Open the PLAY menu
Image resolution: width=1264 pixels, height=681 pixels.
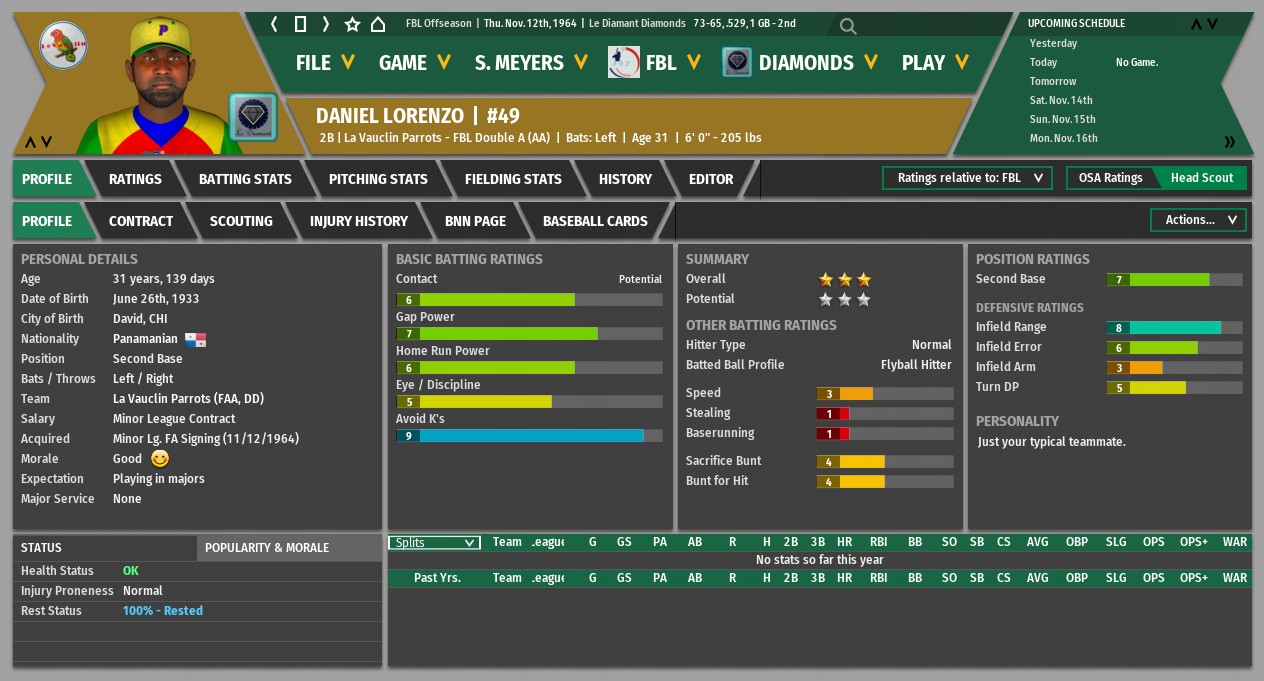click(x=934, y=63)
